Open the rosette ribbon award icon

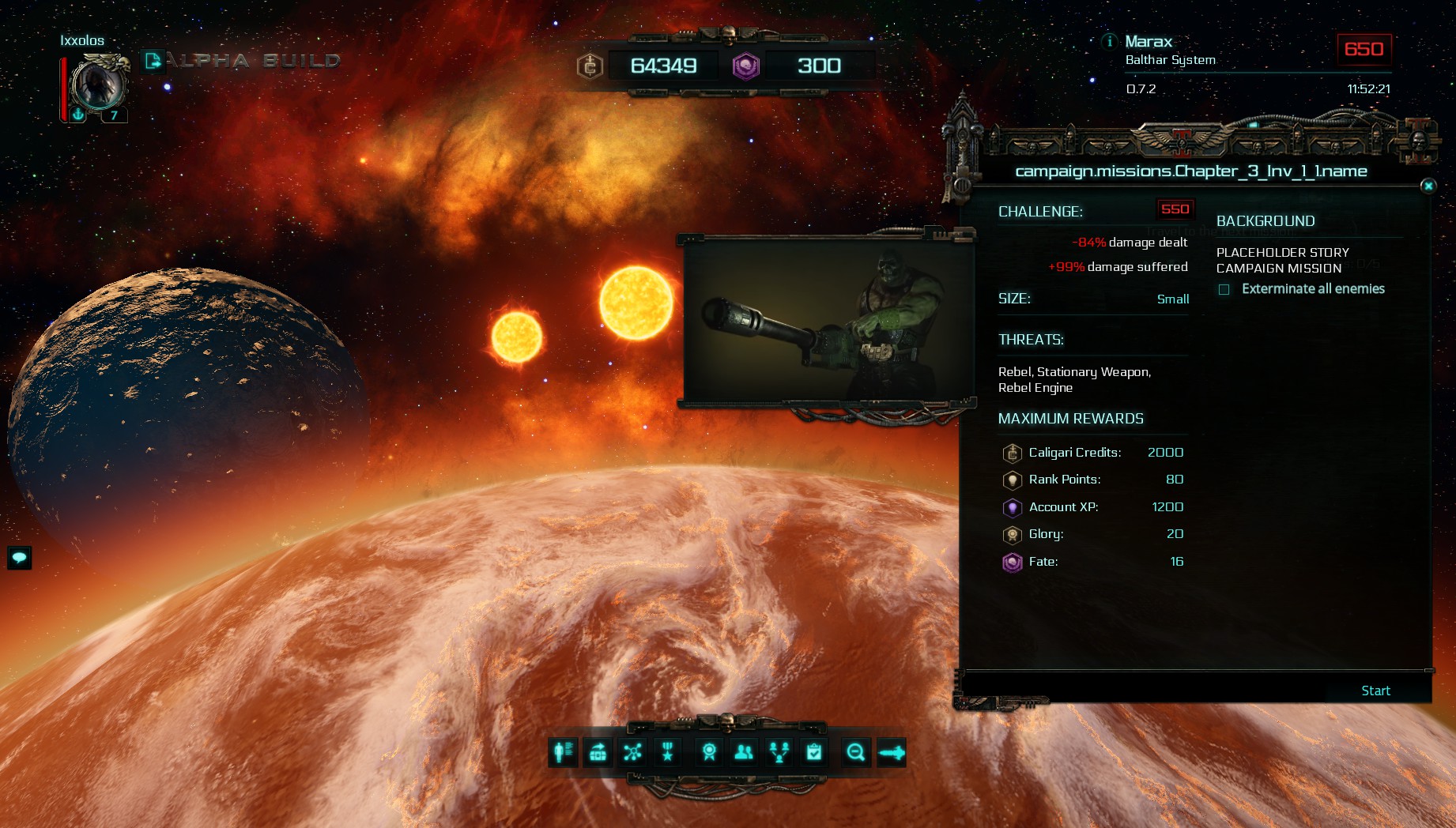coord(709,752)
